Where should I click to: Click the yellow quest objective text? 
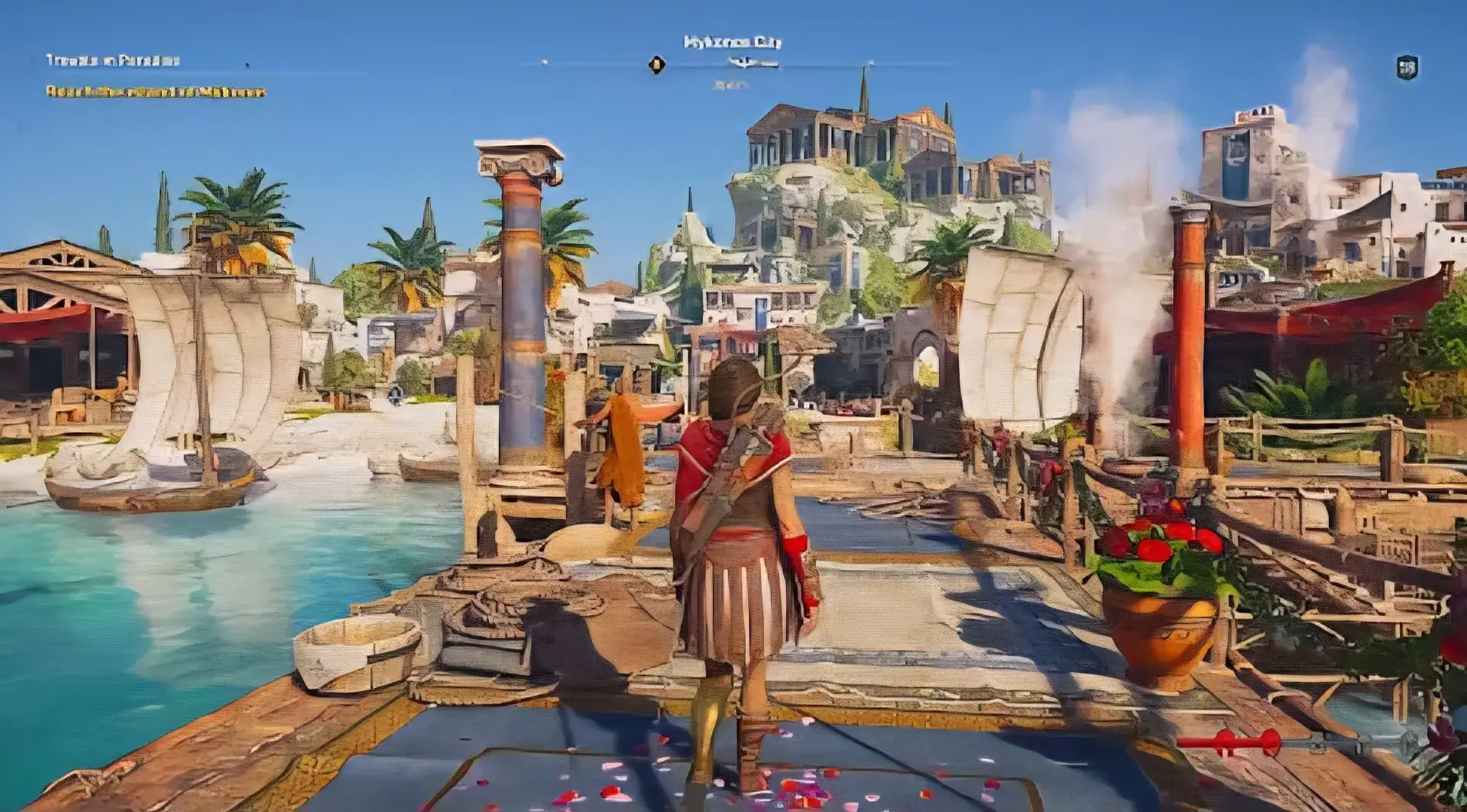coord(156,92)
